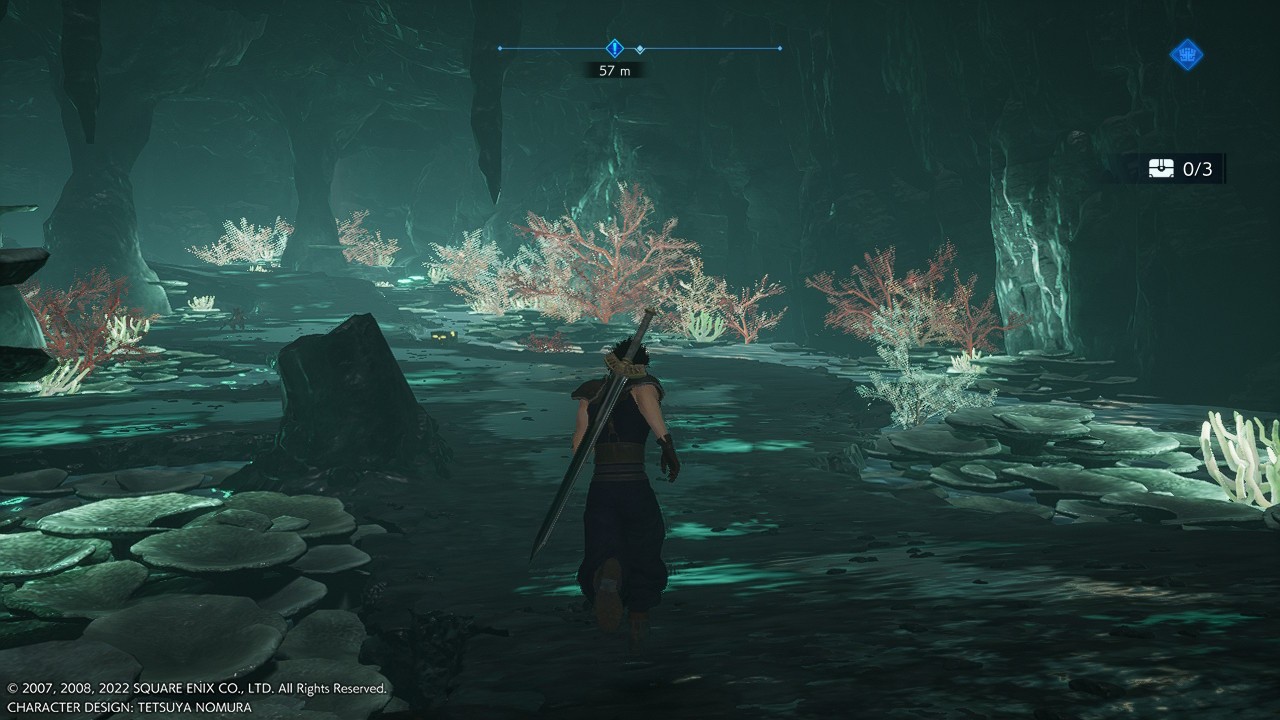Select the blue diamond icon in the top-right corner
The image size is (1280, 720).
coord(1186,54)
